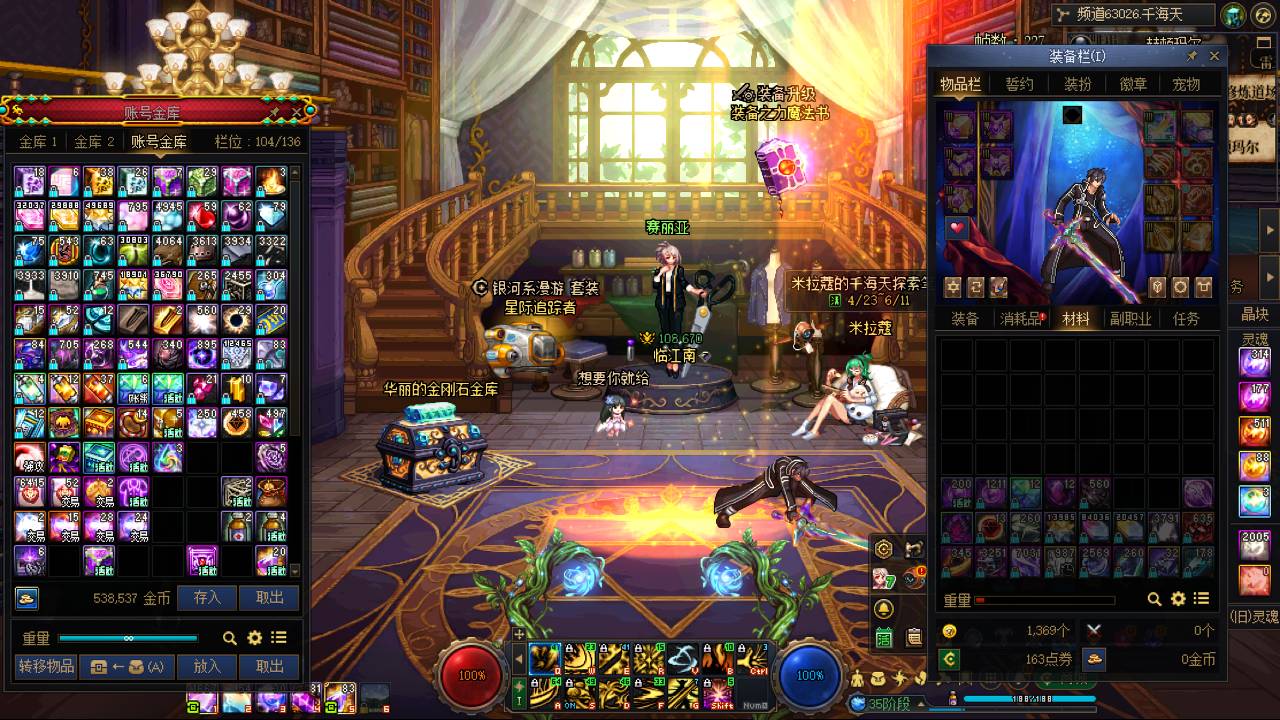This screenshot has width=1280, height=720.
Task: Show the 任务 quest items category
Action: pyautogui.click(x=1186, y=319)
